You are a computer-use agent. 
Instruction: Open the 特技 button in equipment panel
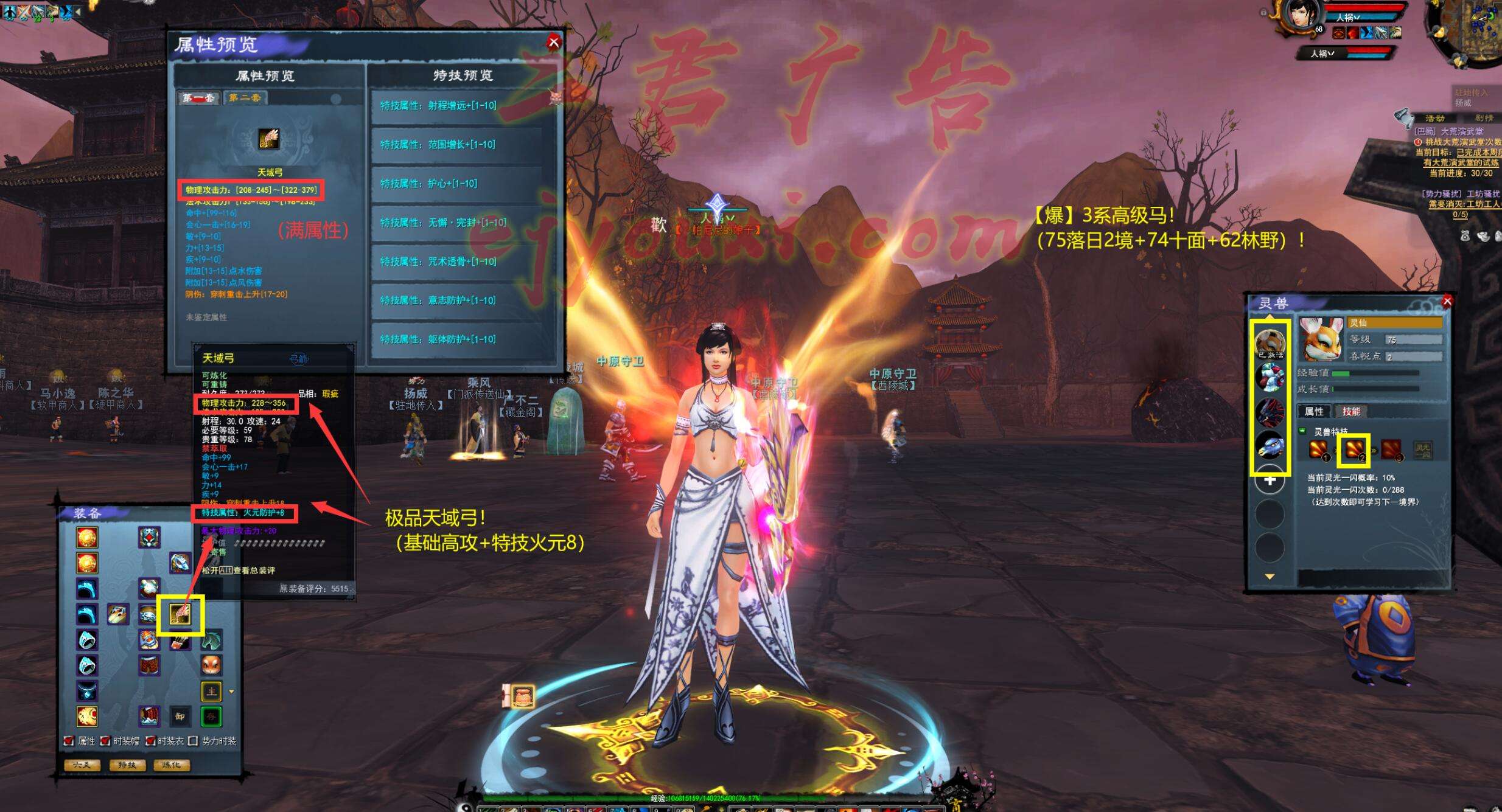pyautogui.click(x=127, y=765)
